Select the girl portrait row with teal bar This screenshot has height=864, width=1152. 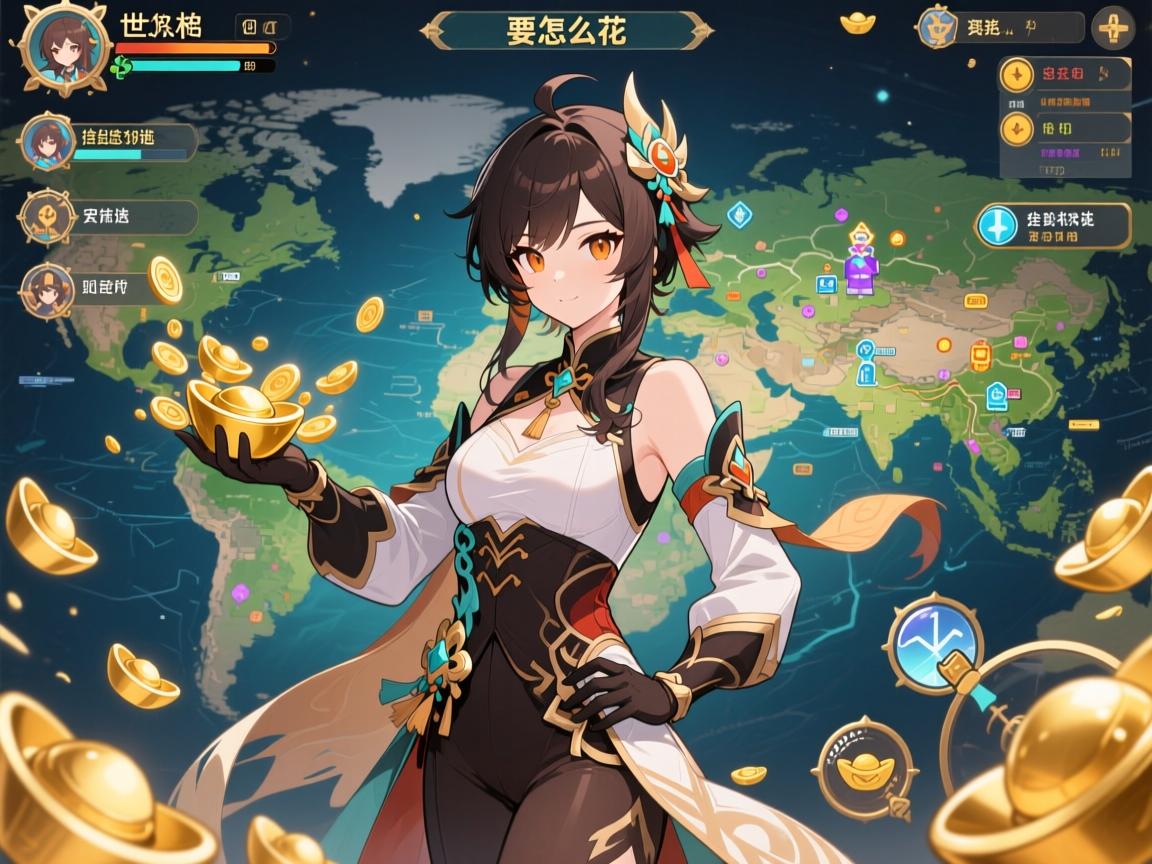click(x=110, y=142)
